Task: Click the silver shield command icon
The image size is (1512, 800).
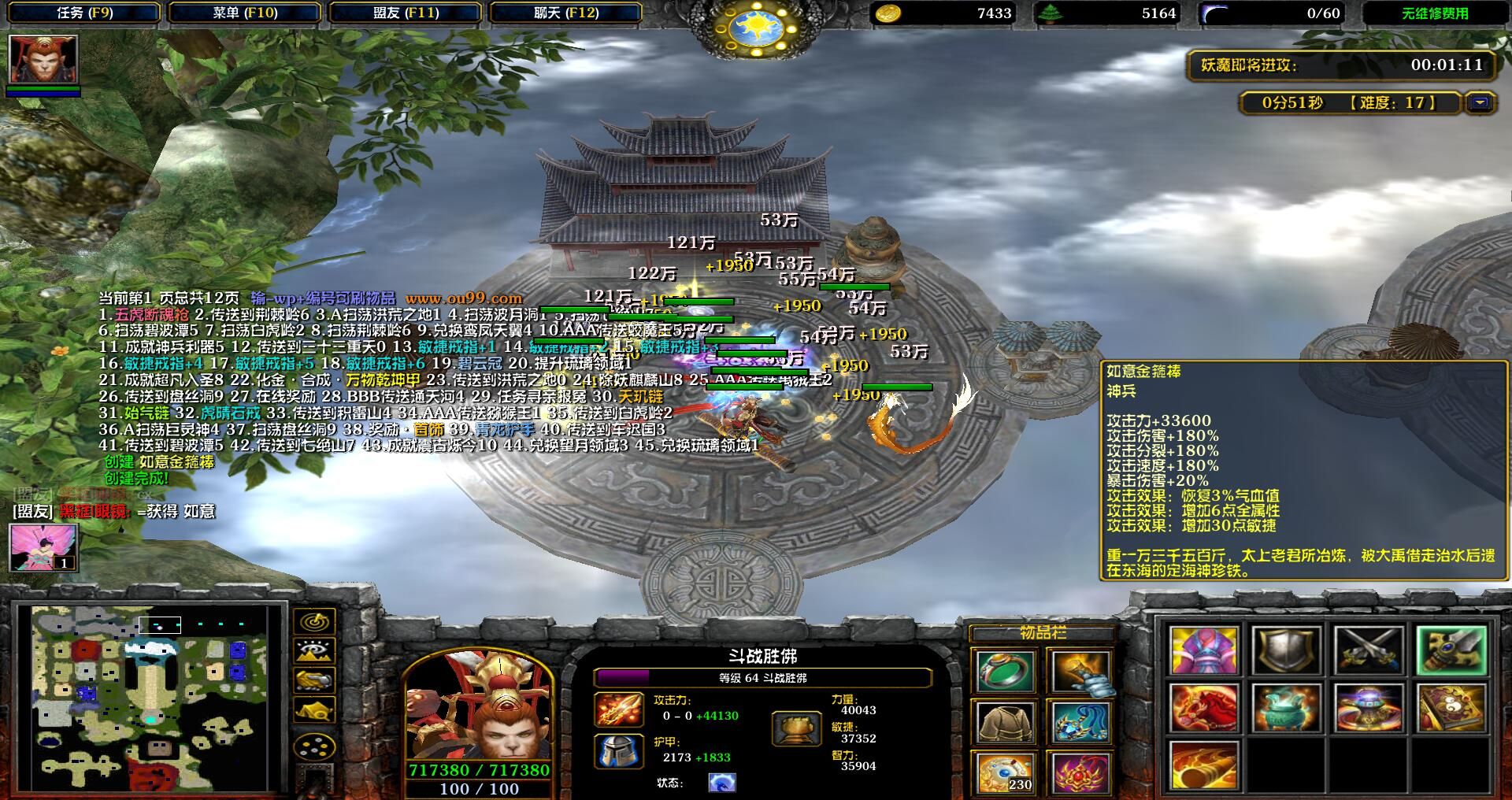Action: 1287,650
